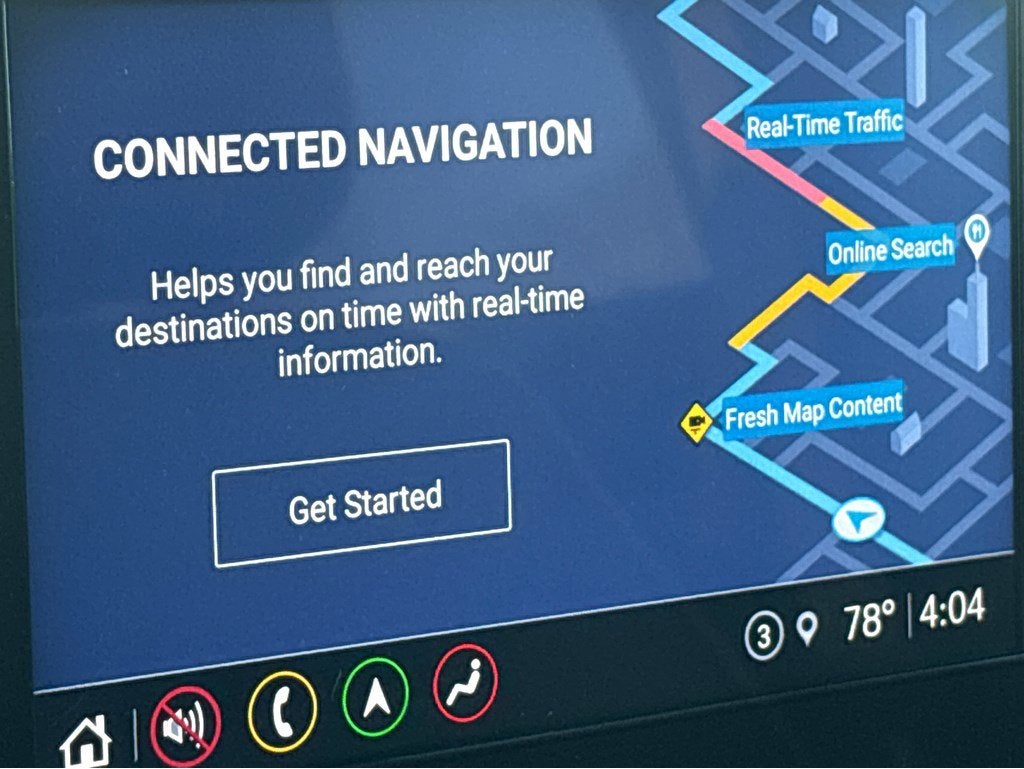The width and height of the screenshot is (1024, 769).
Task: Launch the navigation arrow icon
Action: 376,696
